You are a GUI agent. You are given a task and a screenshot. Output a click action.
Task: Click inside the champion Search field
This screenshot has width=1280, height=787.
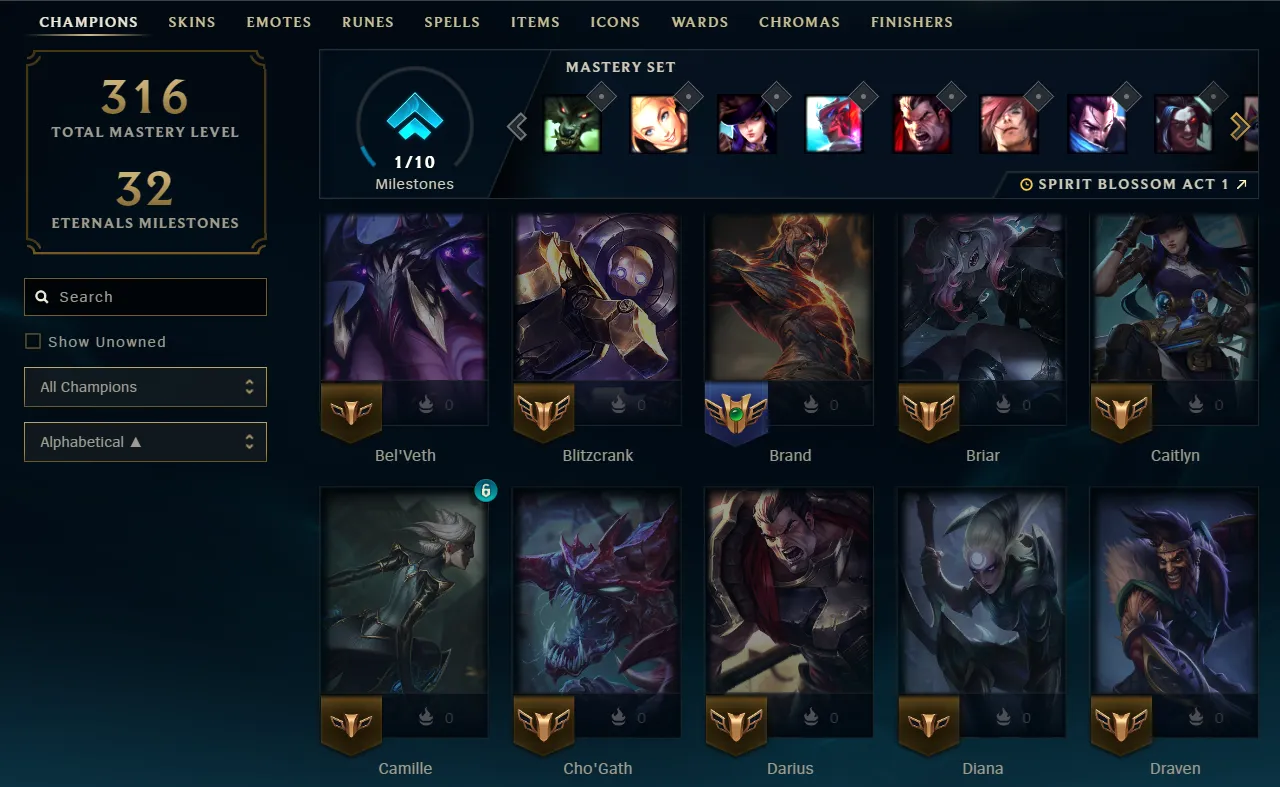(145, 296)
